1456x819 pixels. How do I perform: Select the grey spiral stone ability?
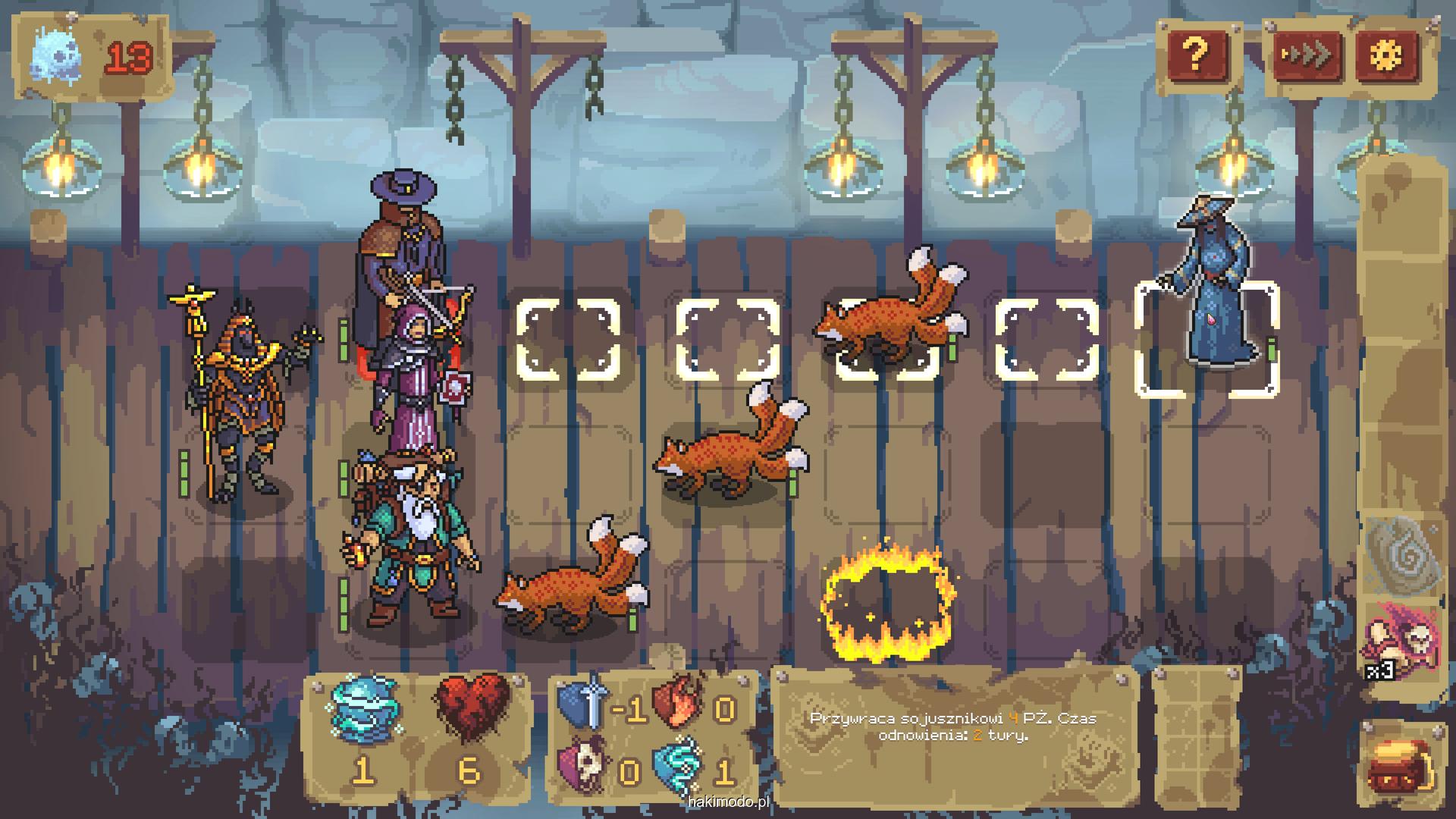pyautogui.click(x=1402, y=554)
